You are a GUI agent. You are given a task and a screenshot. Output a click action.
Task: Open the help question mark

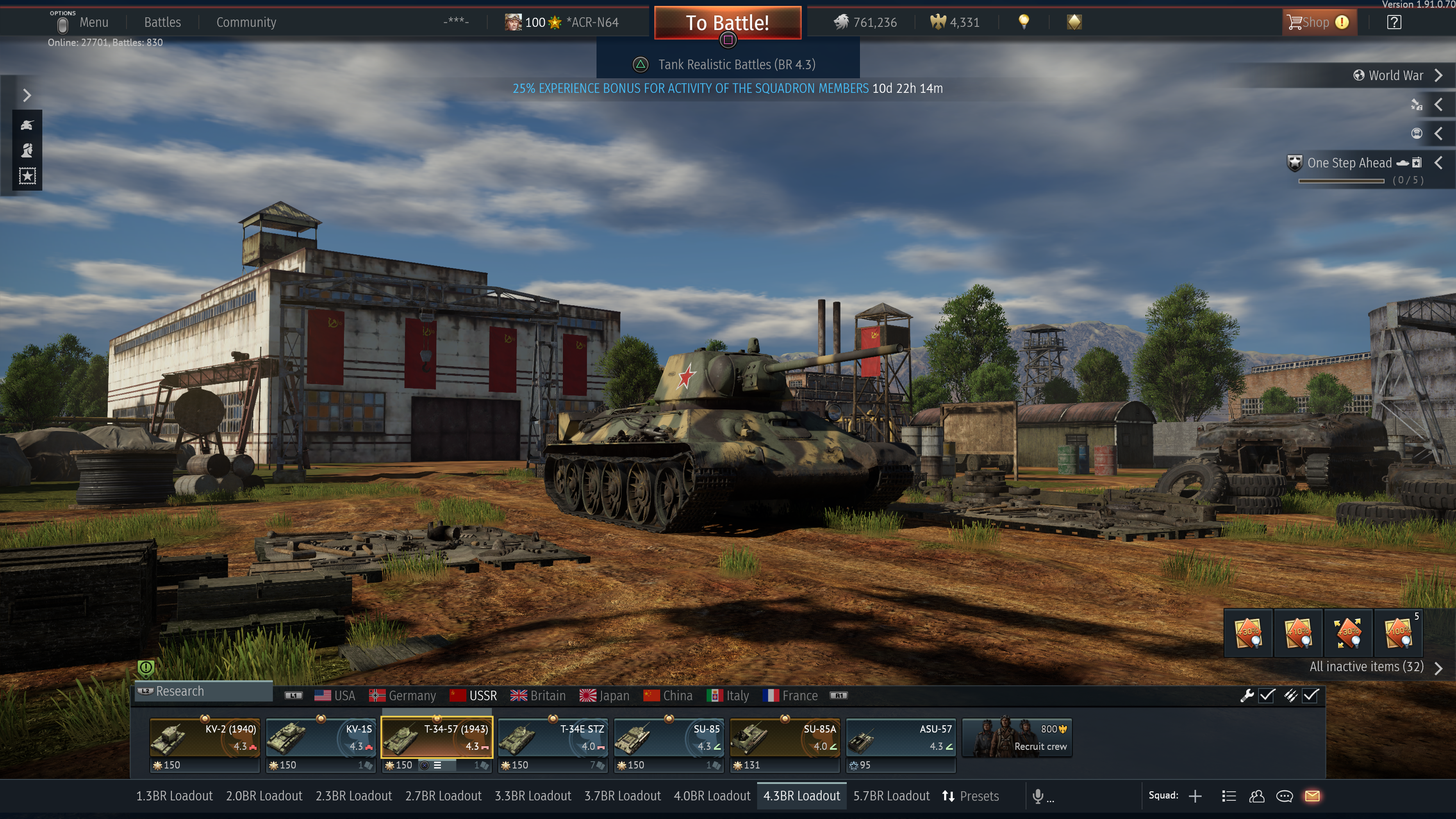1394,23
